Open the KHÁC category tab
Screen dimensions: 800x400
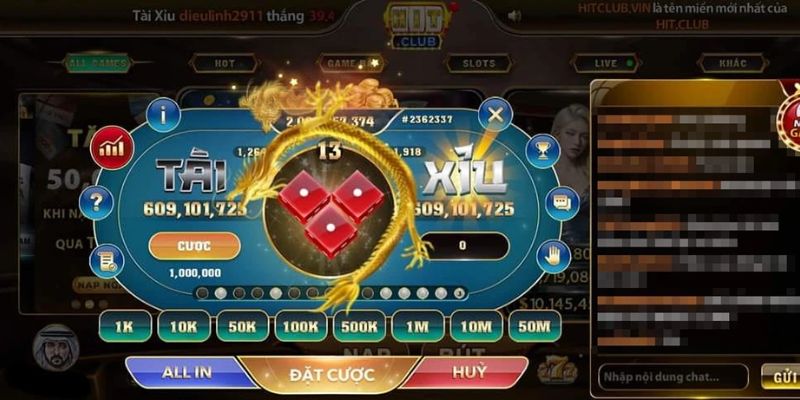[733, 64]
